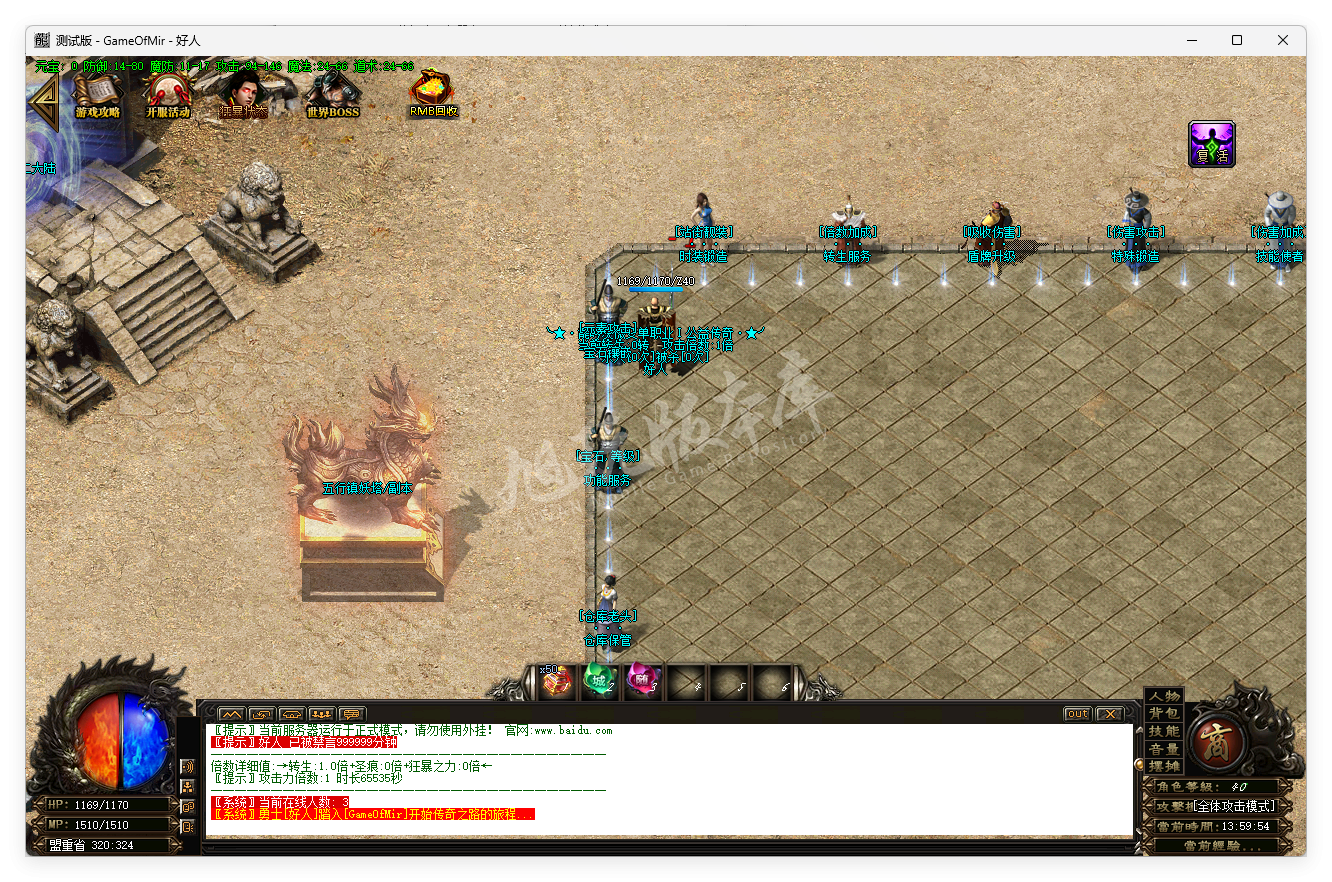Open the 技能 skills panel
Viewport: 1332px width, 882px height.
pyautogui.click(x=1163, y=730)
